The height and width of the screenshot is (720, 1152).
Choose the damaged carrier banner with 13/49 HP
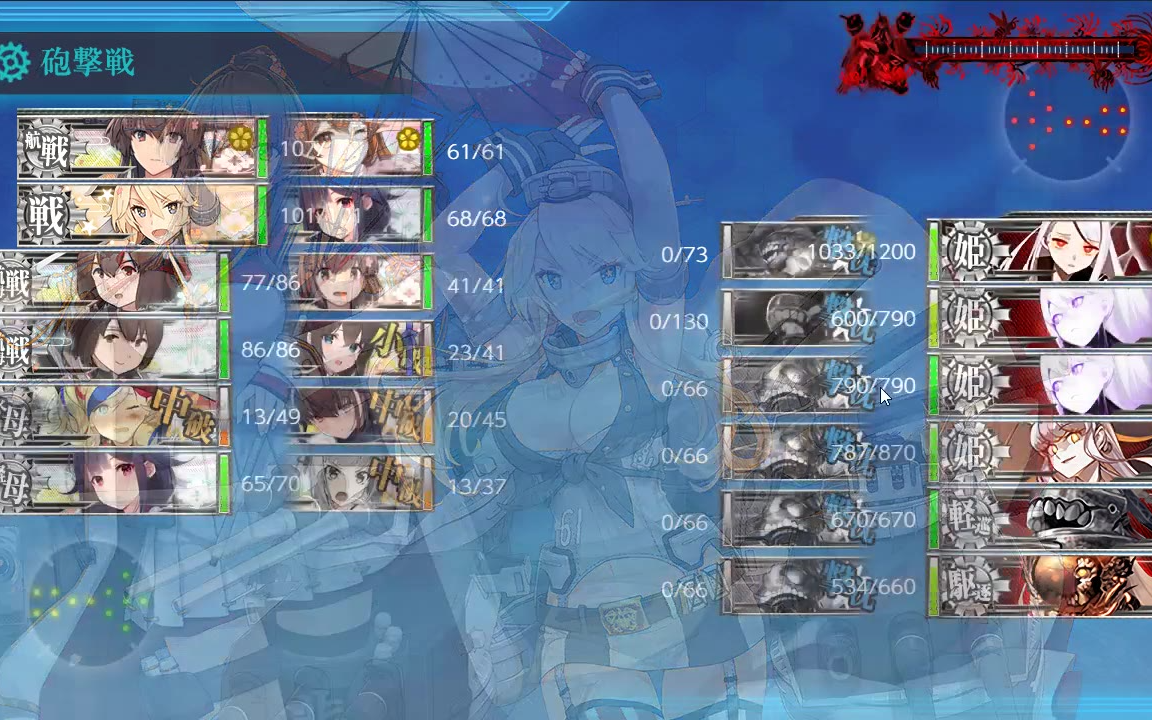tap(112, 416)
